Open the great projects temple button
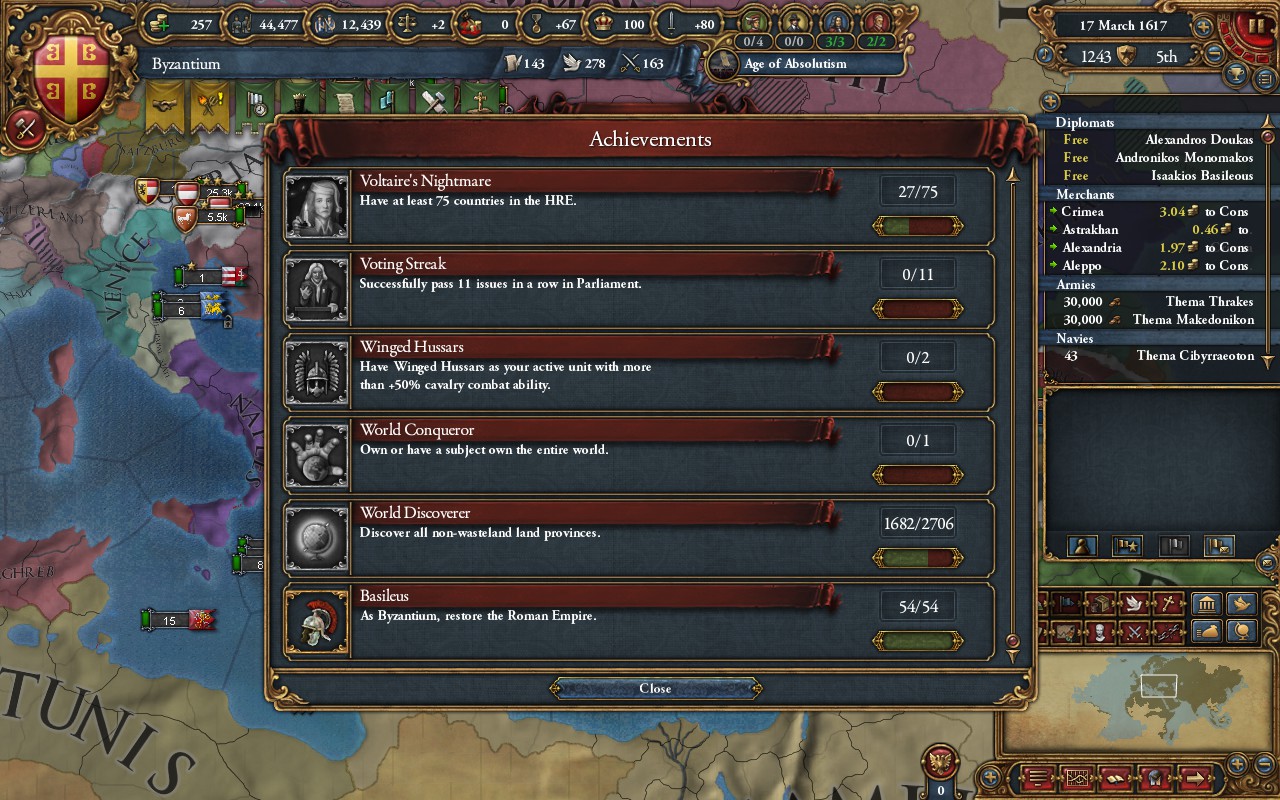The height and width of the screenshot is (800, 1280). [x=1206, y=604]
